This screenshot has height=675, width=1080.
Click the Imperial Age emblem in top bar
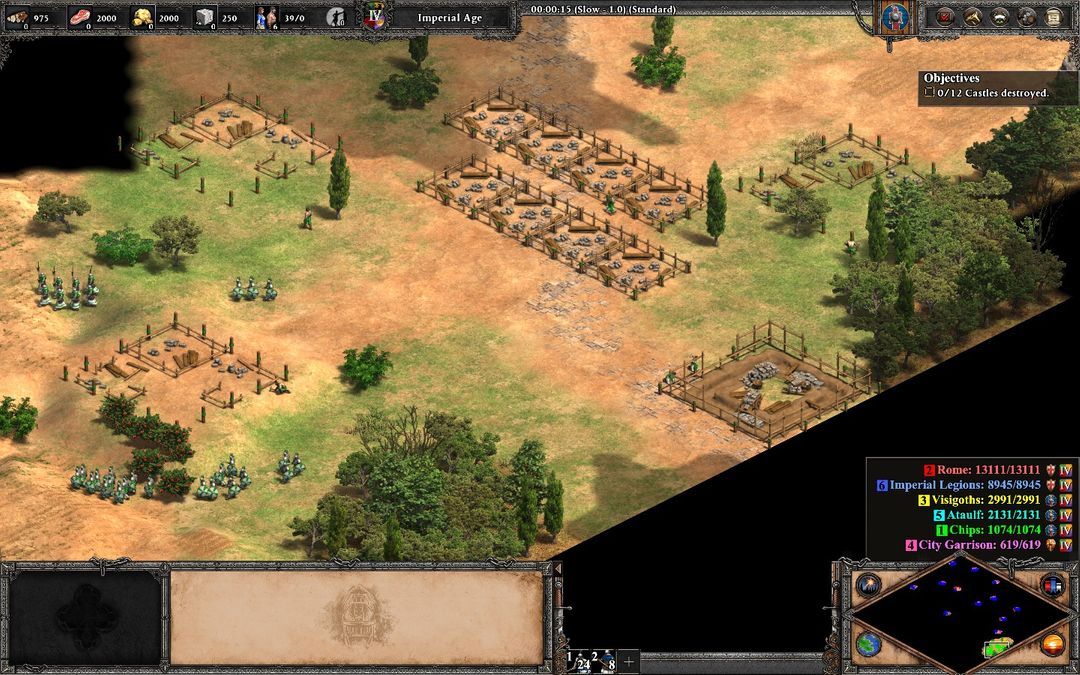pos(375,17)
